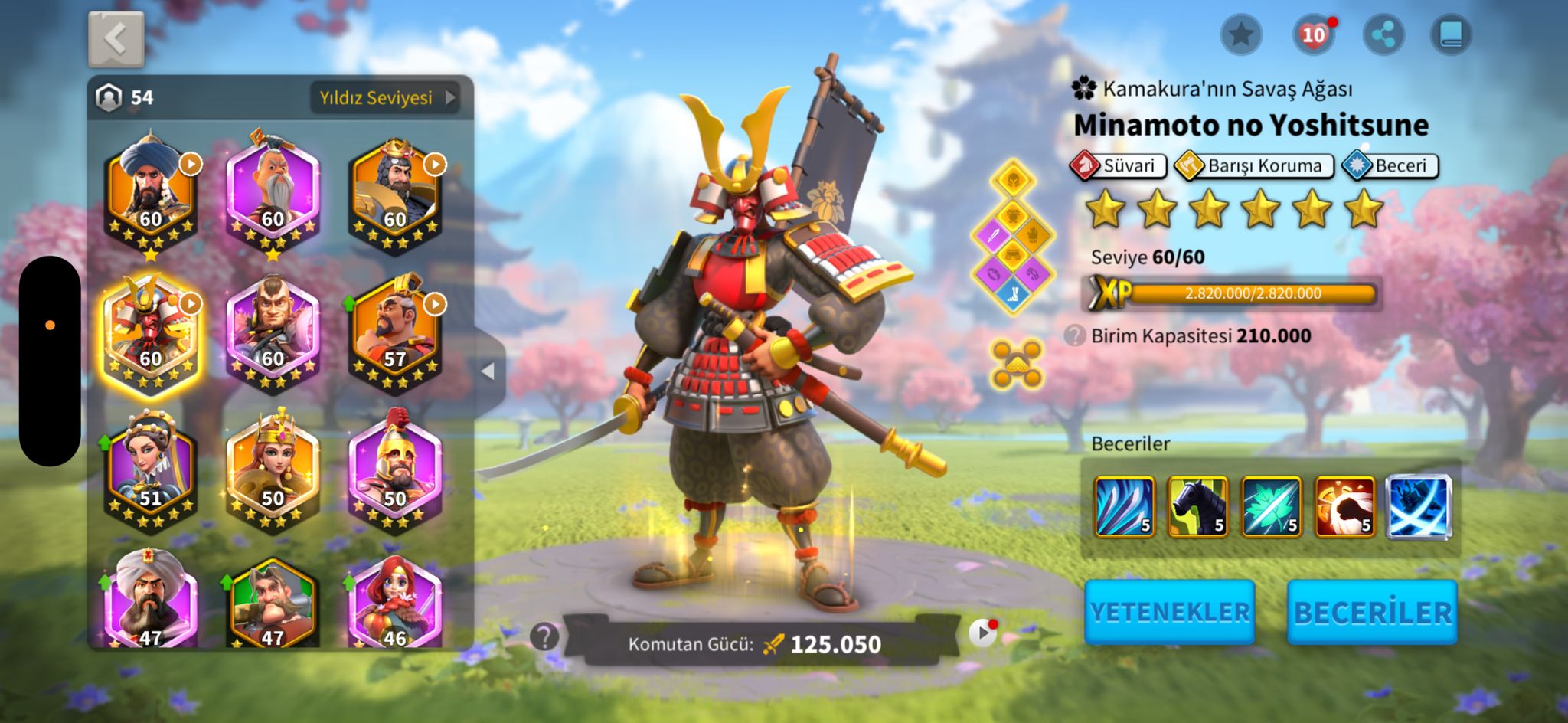Click the star favorite icon
1568x723 pixels.
1240,34
